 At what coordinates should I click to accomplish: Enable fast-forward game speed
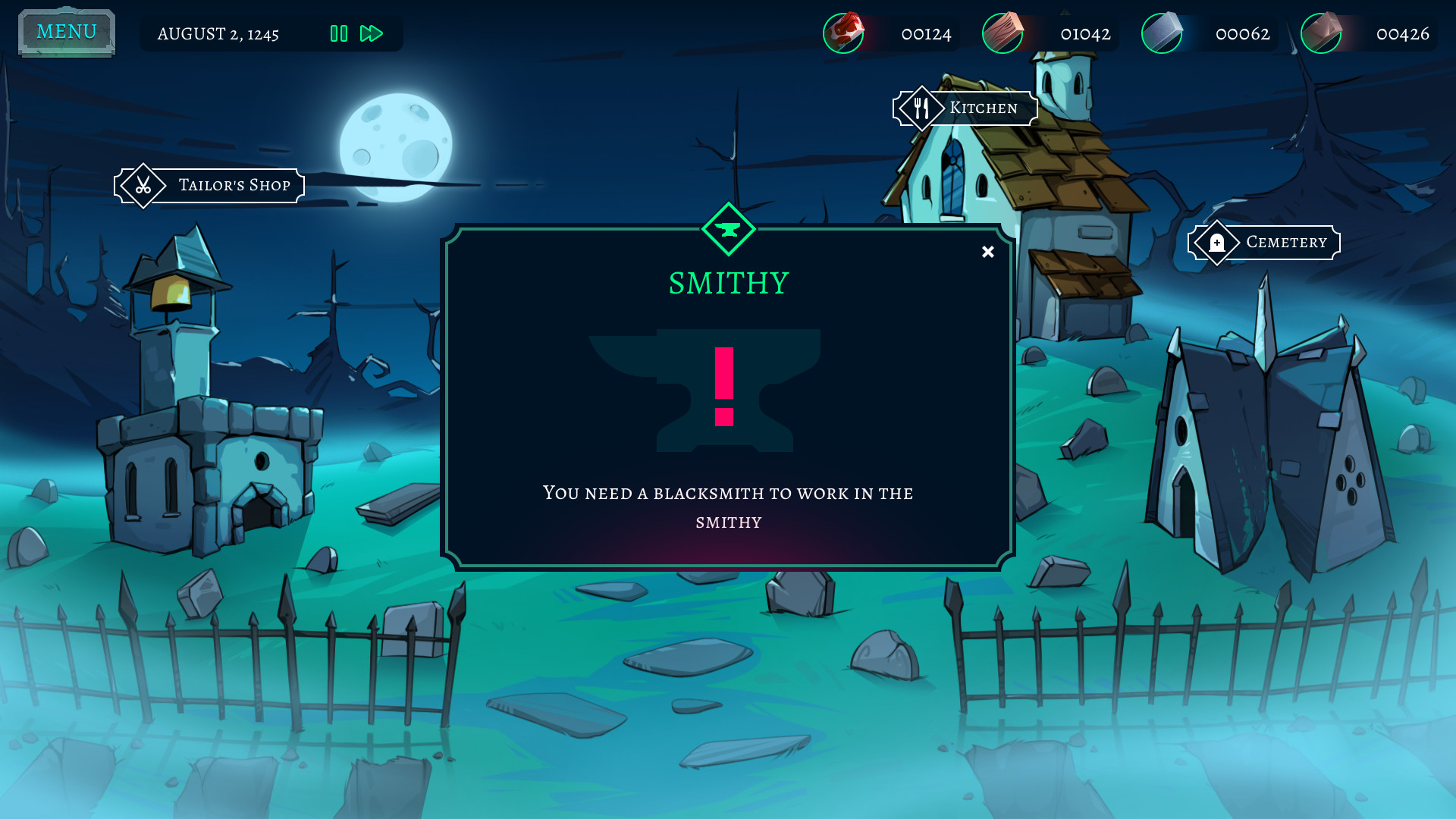click(x=371, y=33)
